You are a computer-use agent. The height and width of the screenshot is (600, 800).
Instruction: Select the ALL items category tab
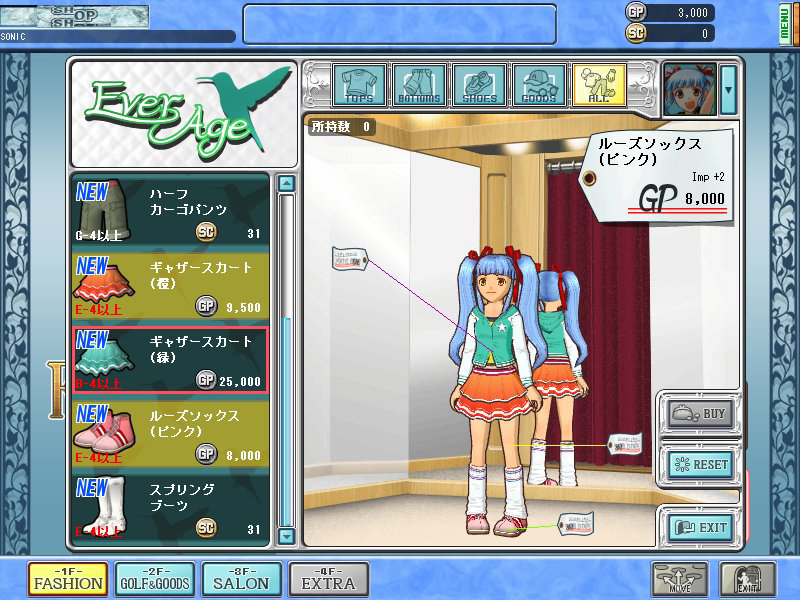pos(599,86)
